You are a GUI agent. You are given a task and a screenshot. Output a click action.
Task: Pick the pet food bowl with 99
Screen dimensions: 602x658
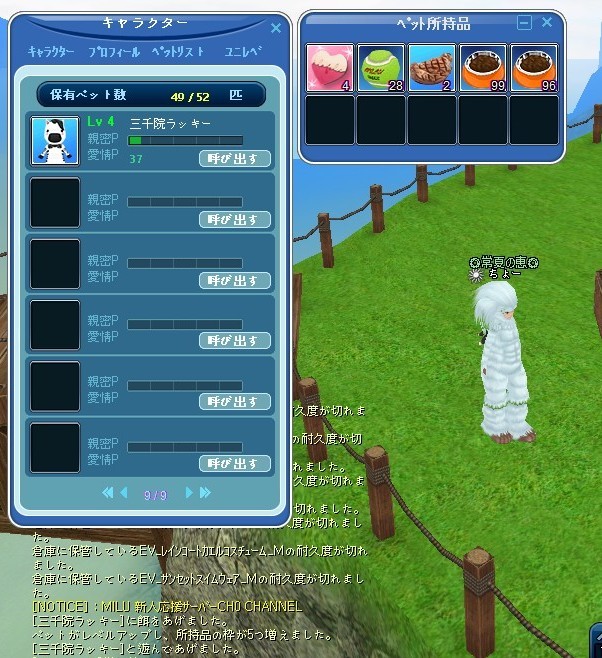[x=483, y=69]
